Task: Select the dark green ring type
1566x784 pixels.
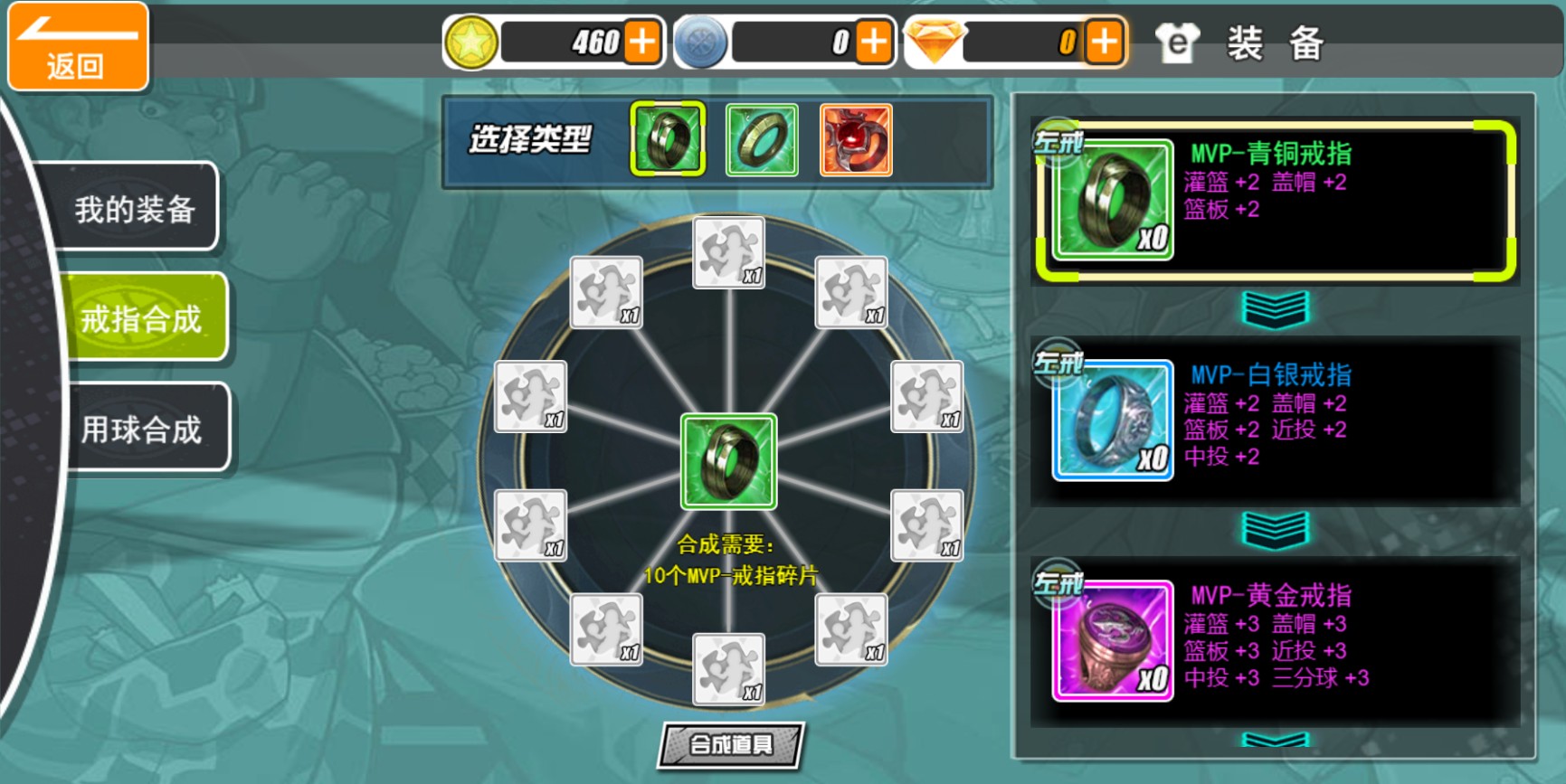Action: (668, 139)
